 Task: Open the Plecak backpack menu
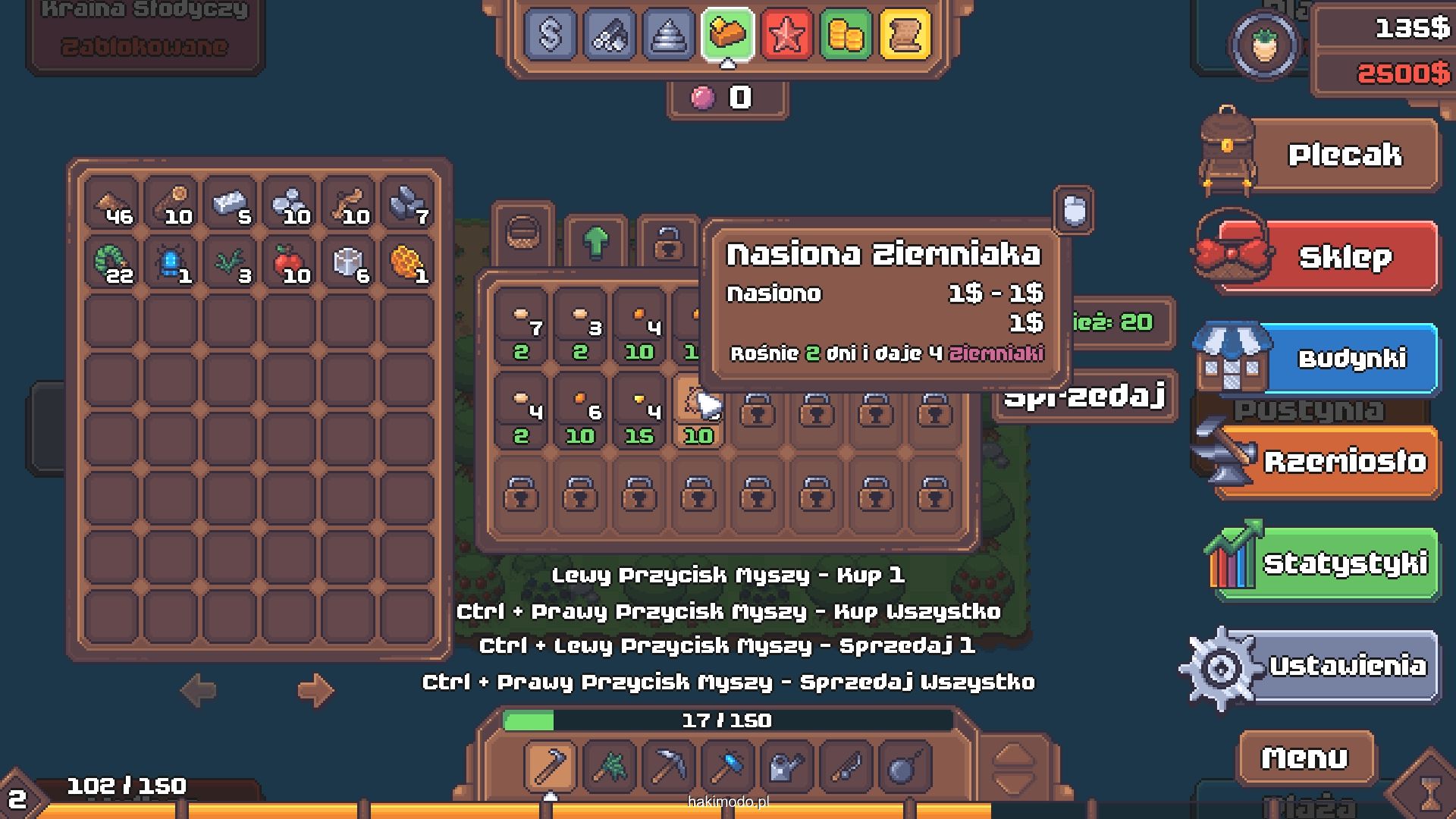[1344, 155]
